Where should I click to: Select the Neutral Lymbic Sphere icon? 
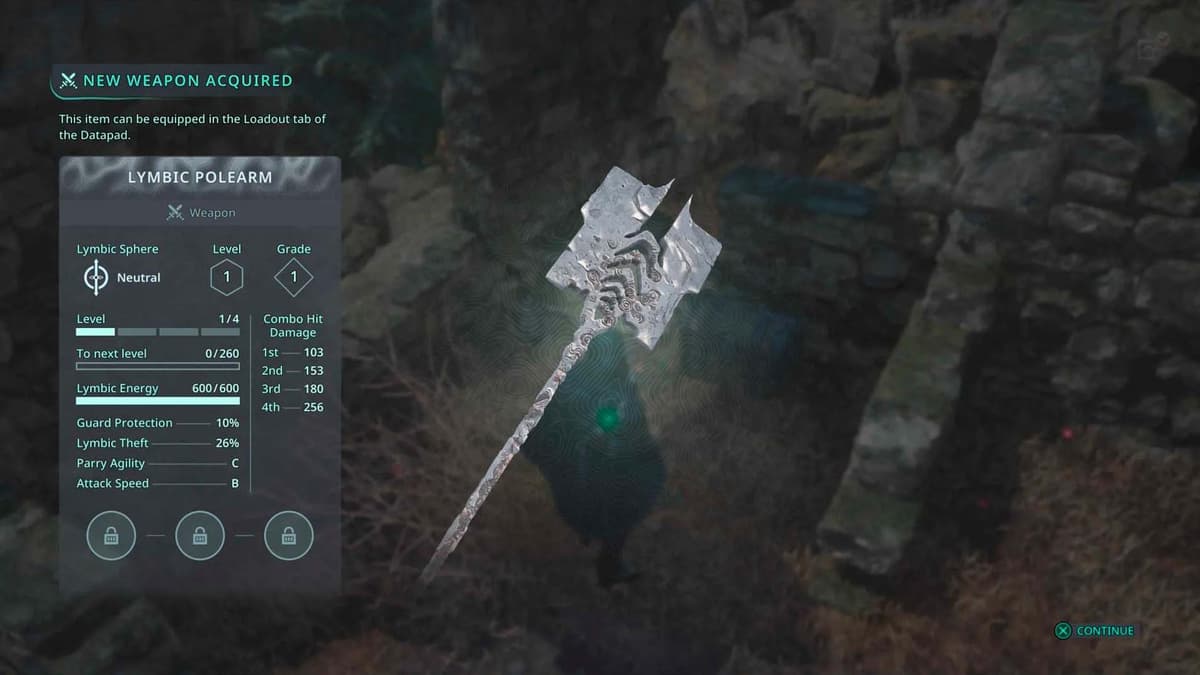(x=96, y=277)
